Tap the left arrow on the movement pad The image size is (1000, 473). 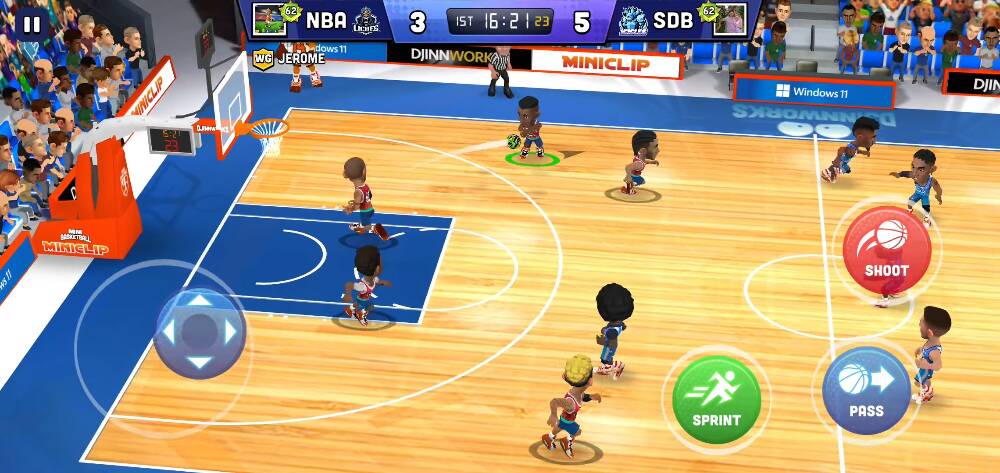pos(169,331)
